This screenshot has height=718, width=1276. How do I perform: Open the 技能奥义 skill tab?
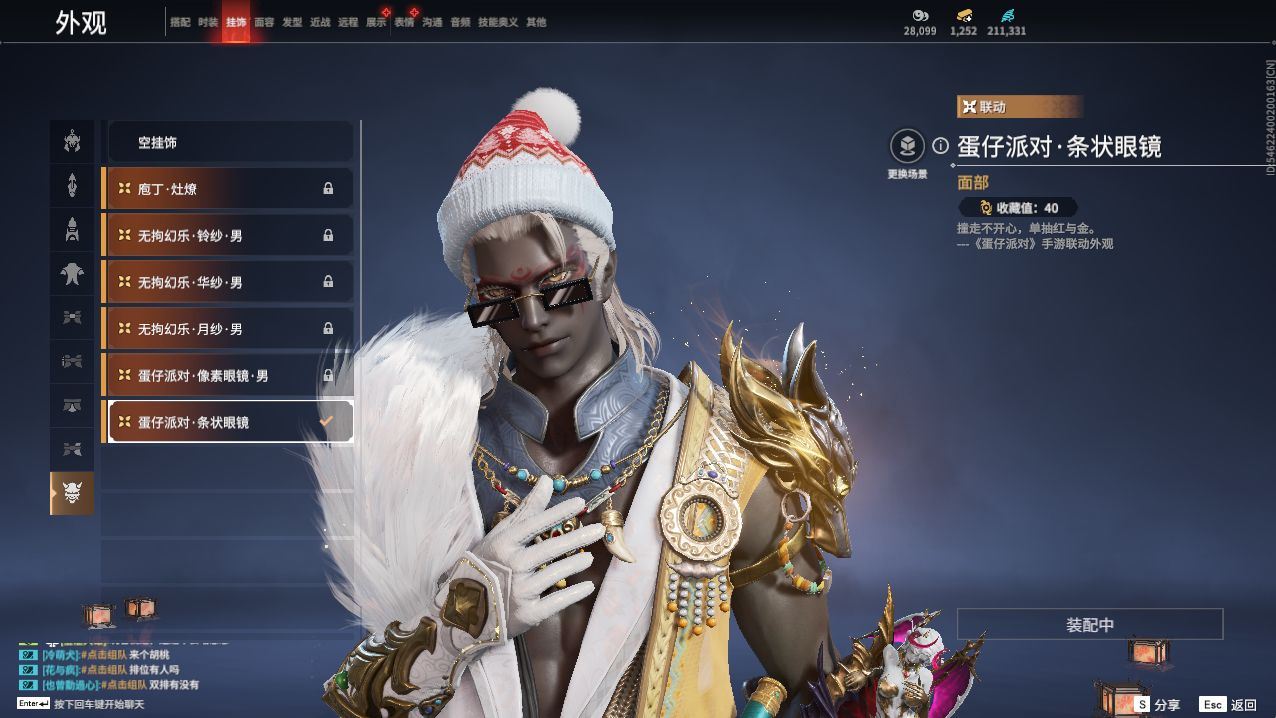coord(498,22)
